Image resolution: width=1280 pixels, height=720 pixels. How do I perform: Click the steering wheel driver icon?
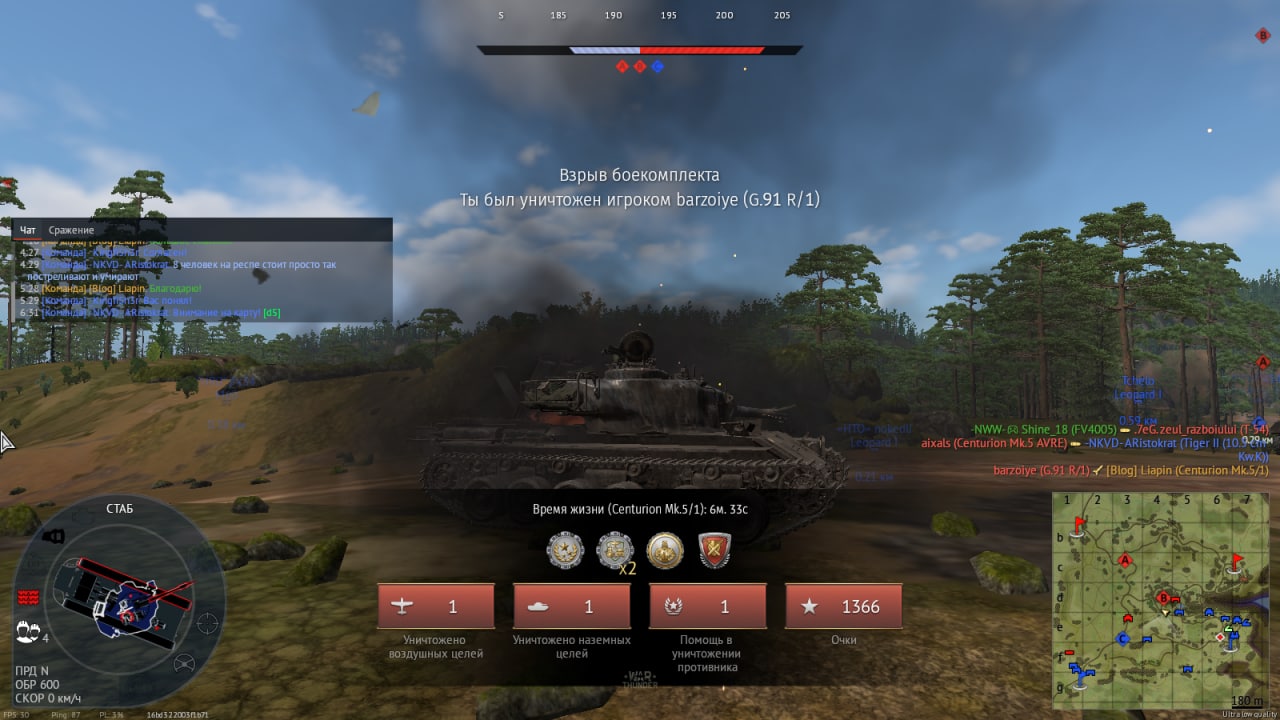coord(184,663)
